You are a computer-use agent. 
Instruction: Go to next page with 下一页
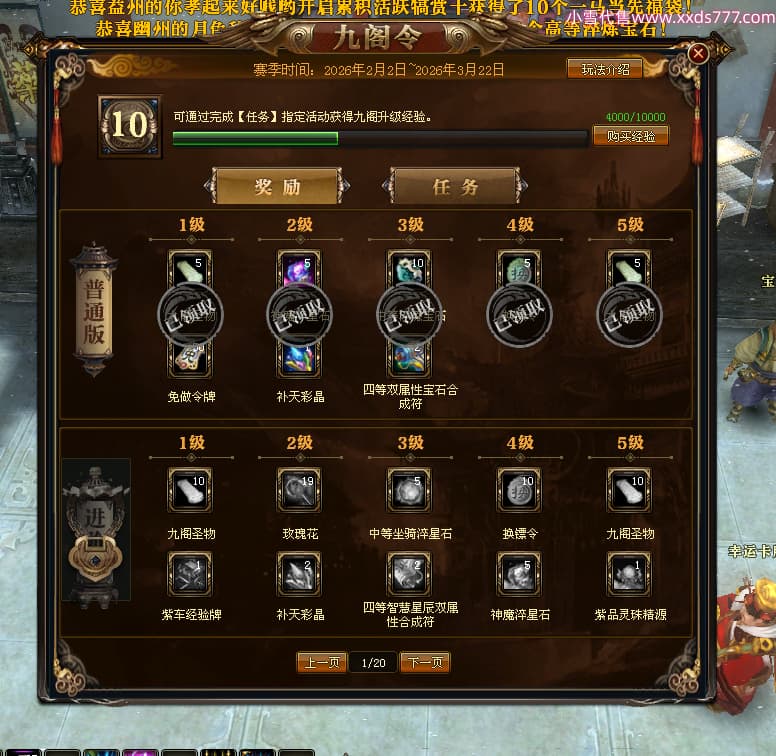425,662
